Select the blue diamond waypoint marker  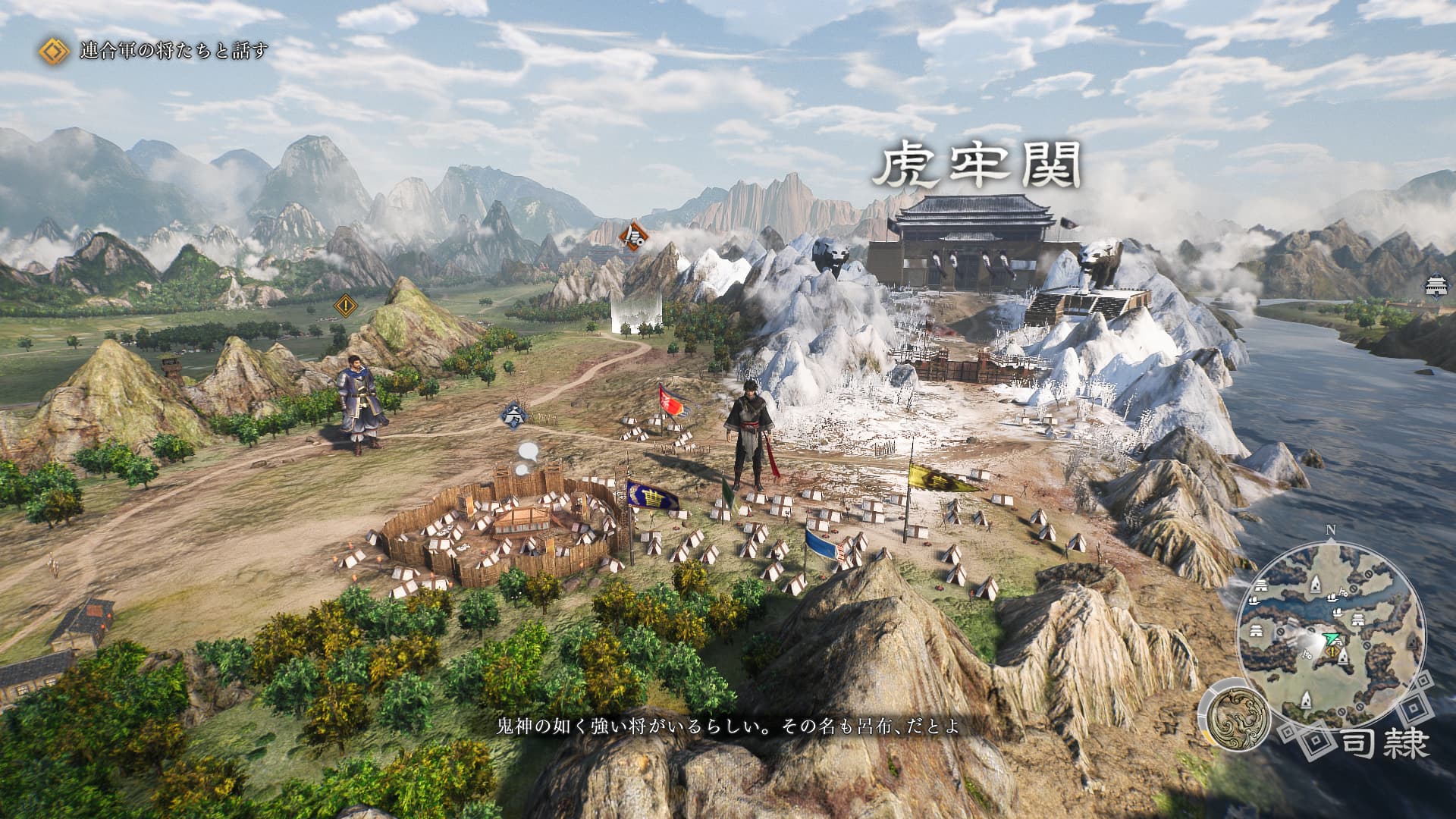point(514,415)
